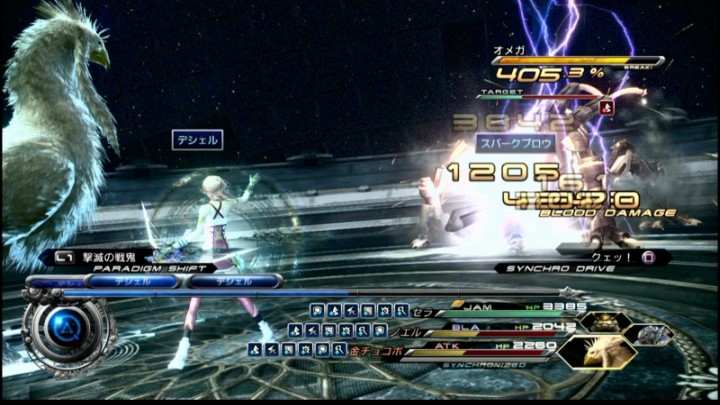Select the round blue ATB gauge emblem
The image size is (720, 405).
pos(66,328)
